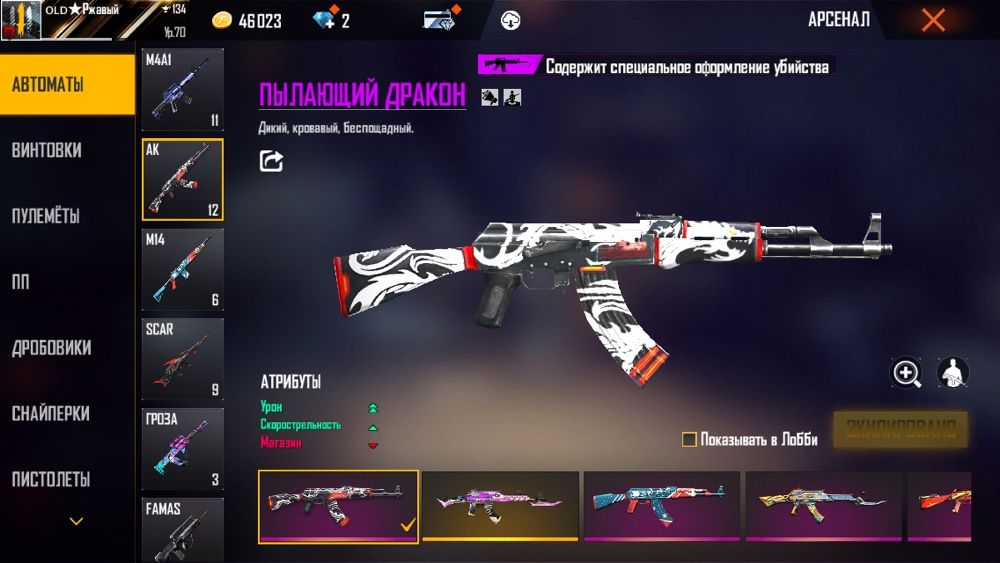Screen dimensions: 1000x563
Task: Select the M4A1 weapon tile
Action: click(182, 90)
